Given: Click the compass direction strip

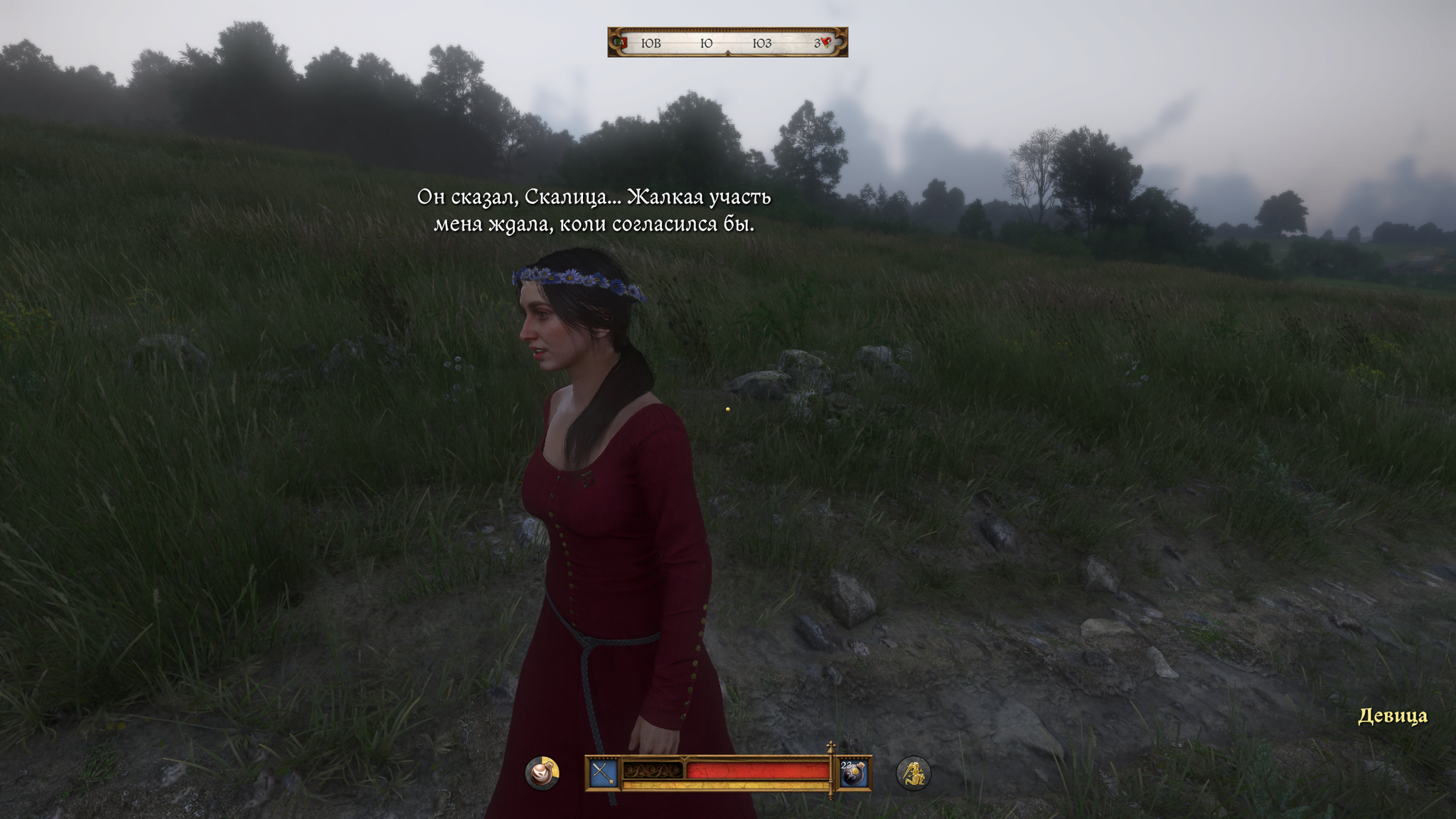Looking at the screenshot, I should (727, 43).
